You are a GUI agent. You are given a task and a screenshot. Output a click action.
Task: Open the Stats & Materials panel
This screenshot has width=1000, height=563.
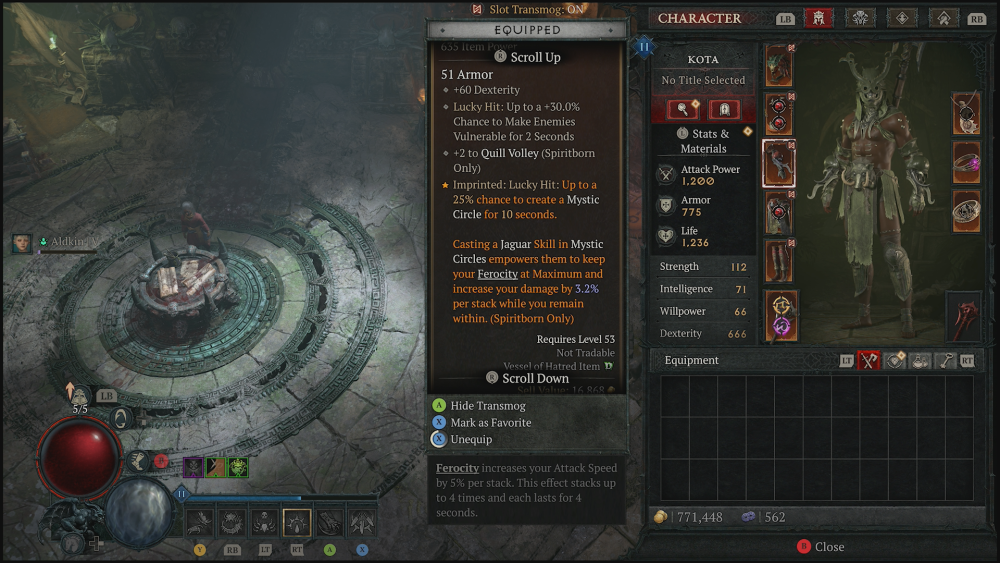click(x=703, y=141)
